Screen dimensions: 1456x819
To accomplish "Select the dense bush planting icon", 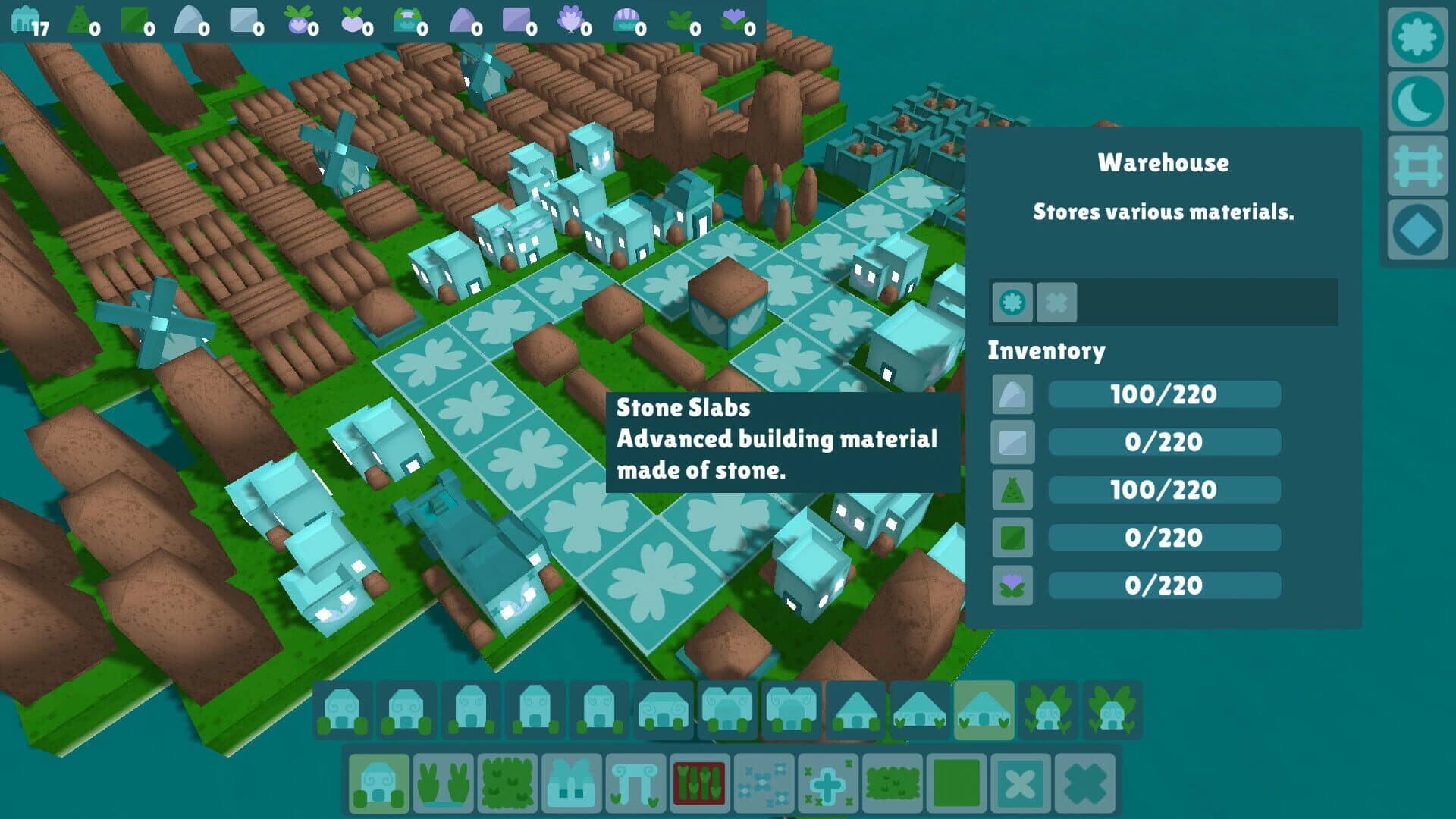I will coord(891,781).
